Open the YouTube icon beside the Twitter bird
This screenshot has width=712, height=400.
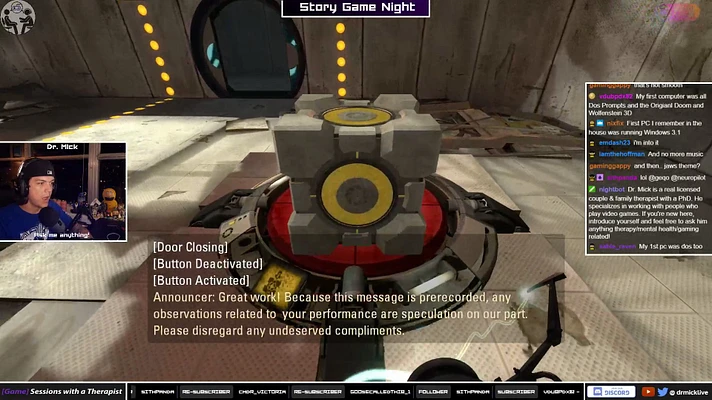pos(648,391)
